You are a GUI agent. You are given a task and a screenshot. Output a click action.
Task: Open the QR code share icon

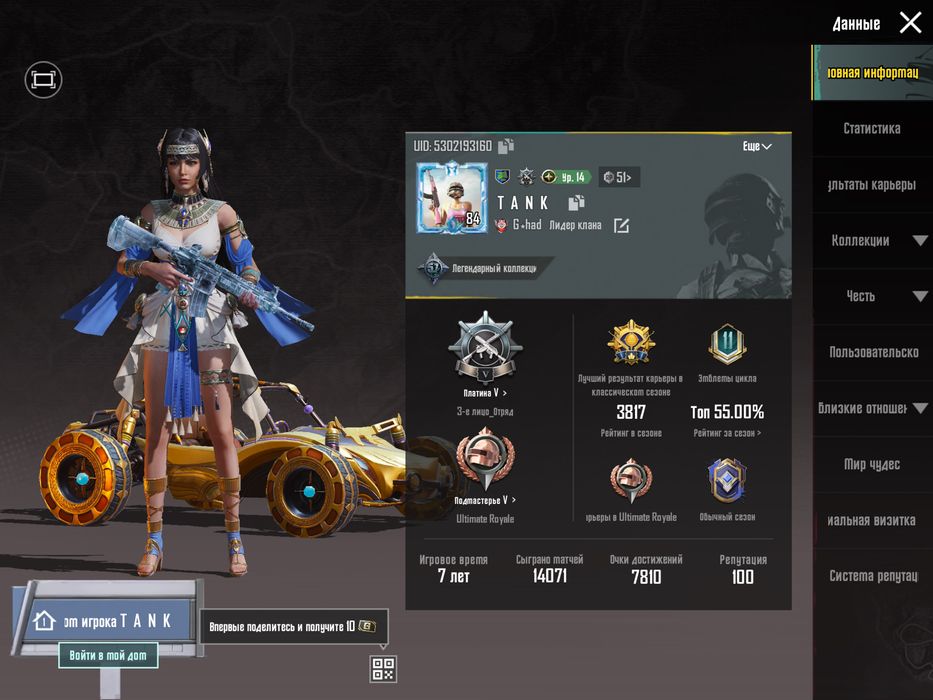click(x=383, y=668)
